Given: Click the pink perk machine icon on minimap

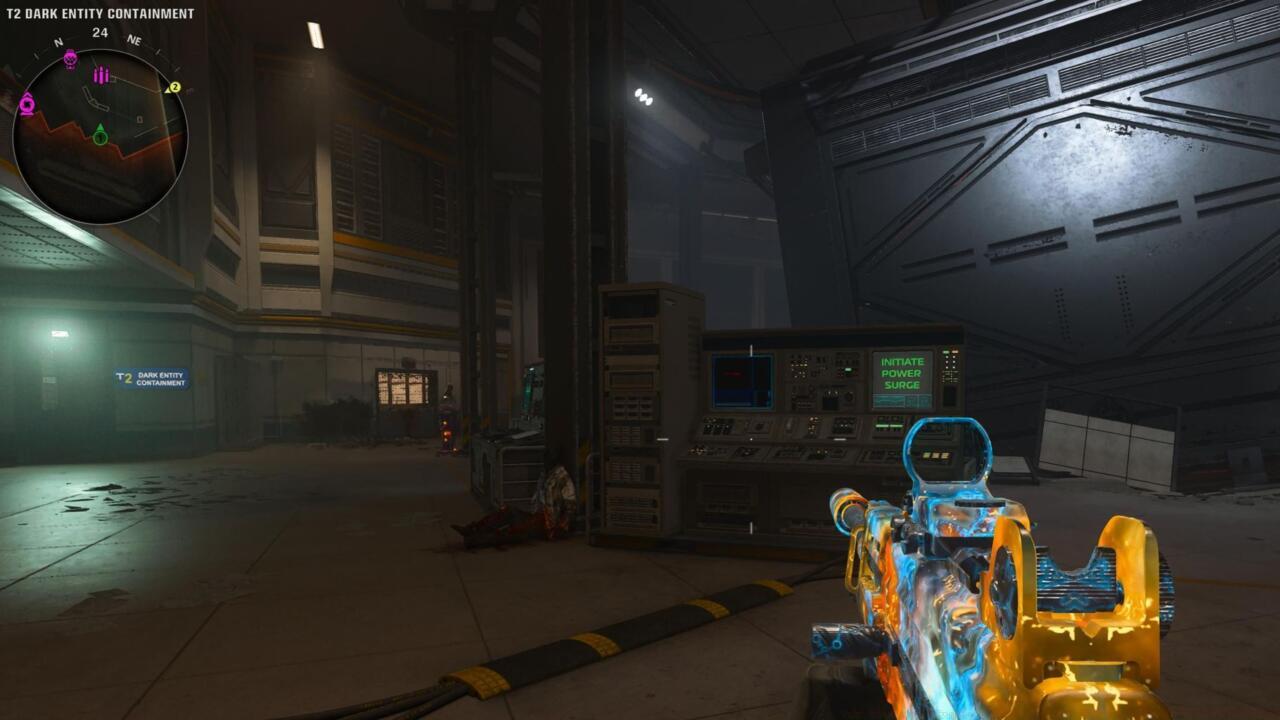Looking at the screenshot, I should 27,103.
